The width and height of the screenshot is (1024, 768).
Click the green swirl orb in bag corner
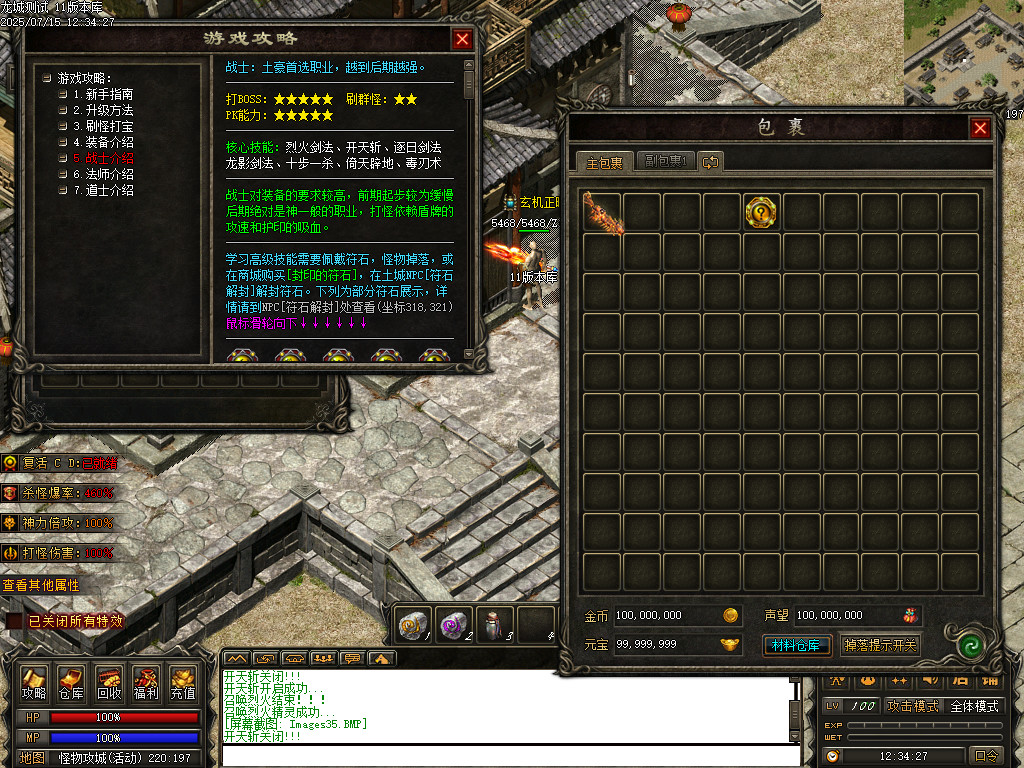(966, 645)
